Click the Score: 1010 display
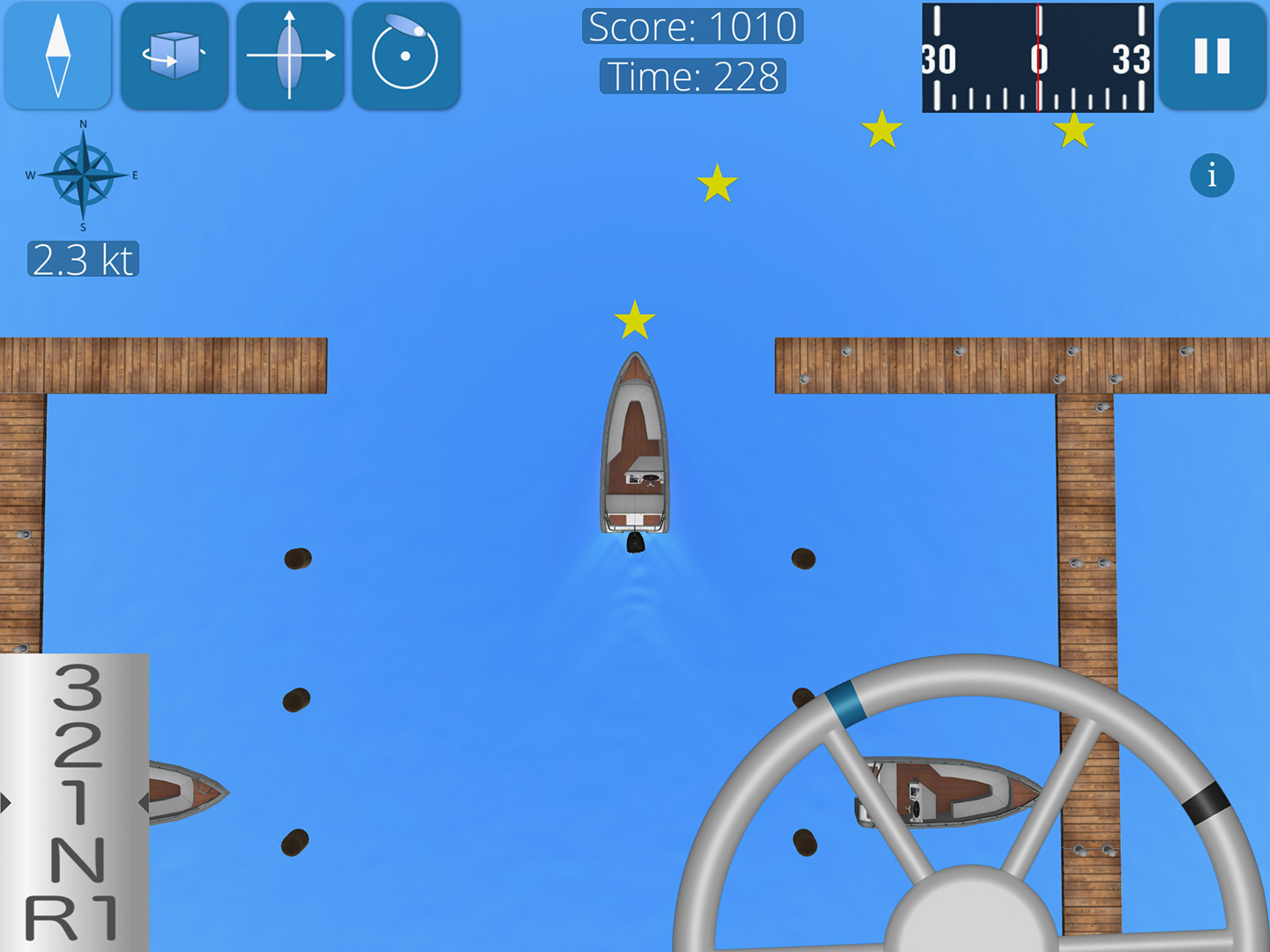The width and height of the screenshot is (1270, 952). (693, 26)
